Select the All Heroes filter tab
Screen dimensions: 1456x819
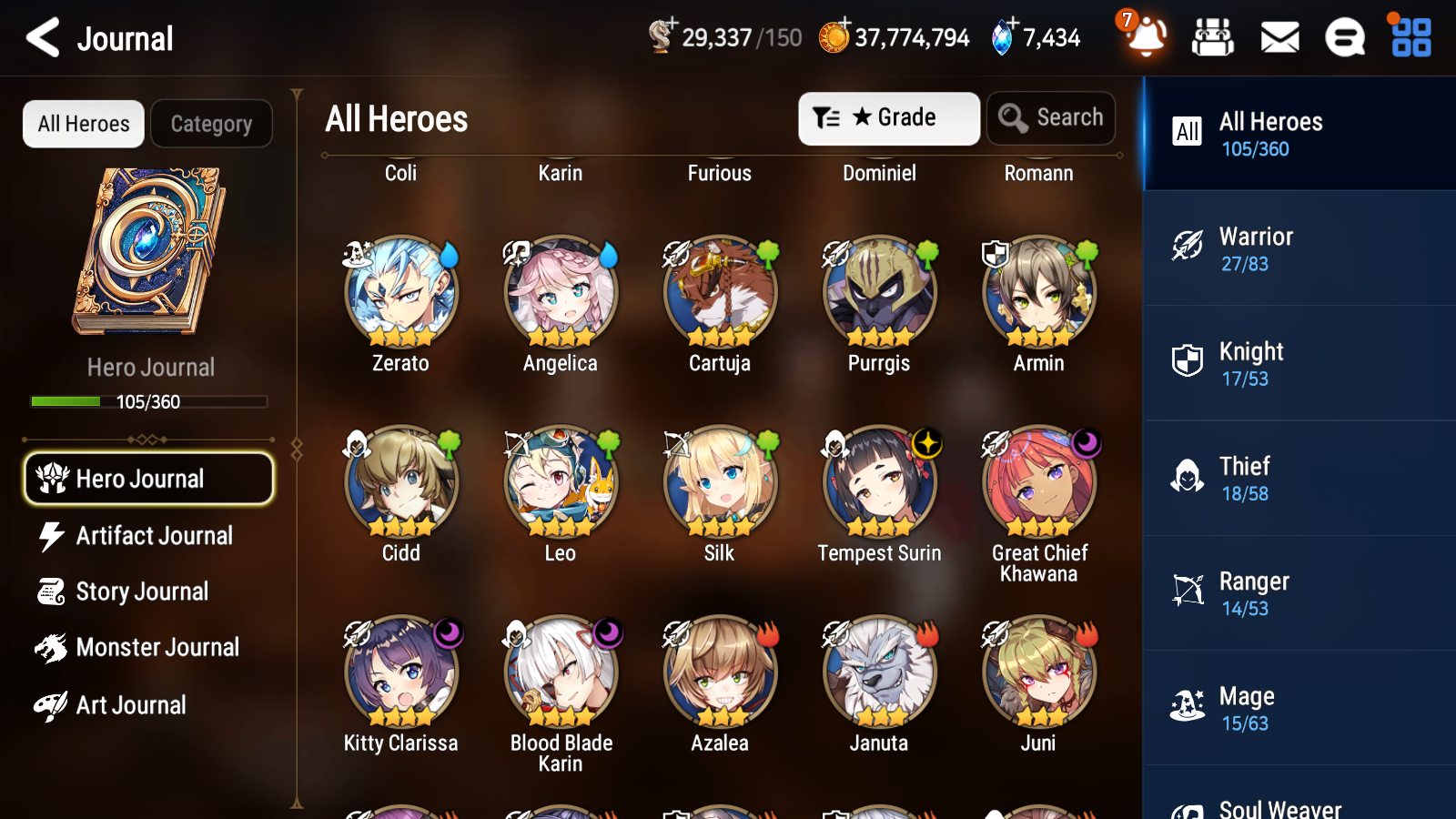point(82,124)
